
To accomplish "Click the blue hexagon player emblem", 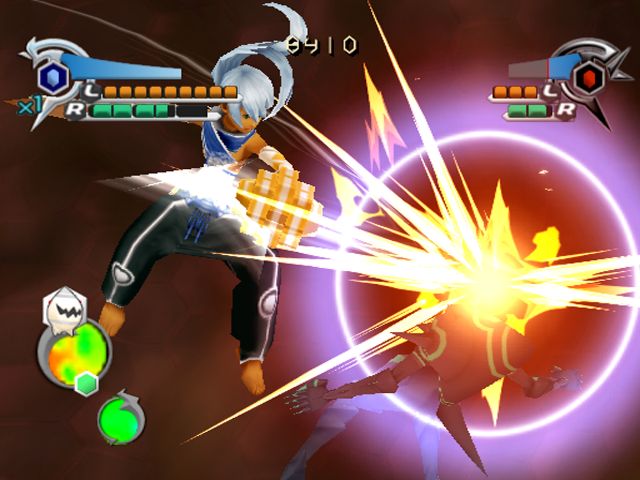I will pyautogui.click(x=51, y=77).
